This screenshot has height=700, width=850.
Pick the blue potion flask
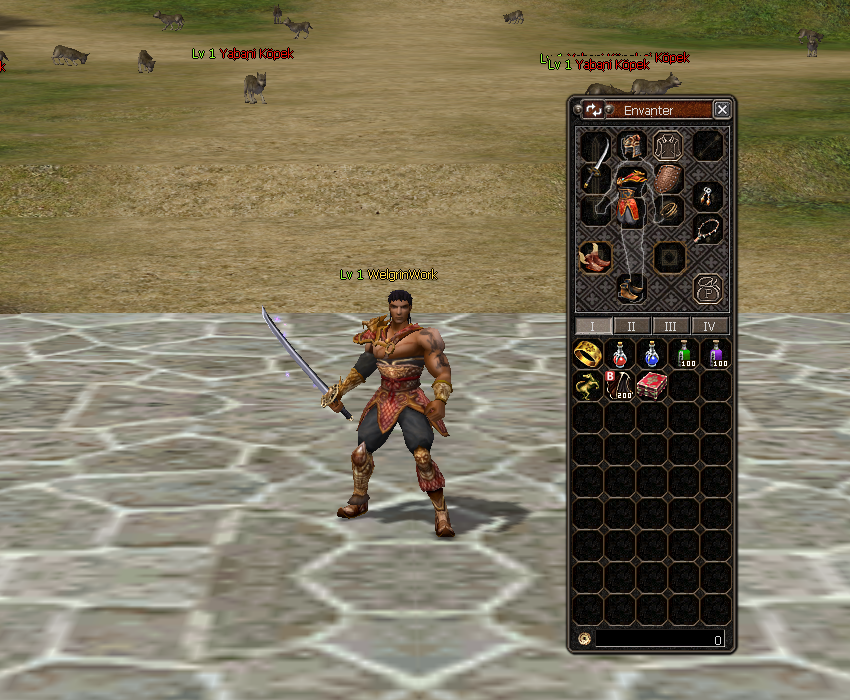(652, 354)
